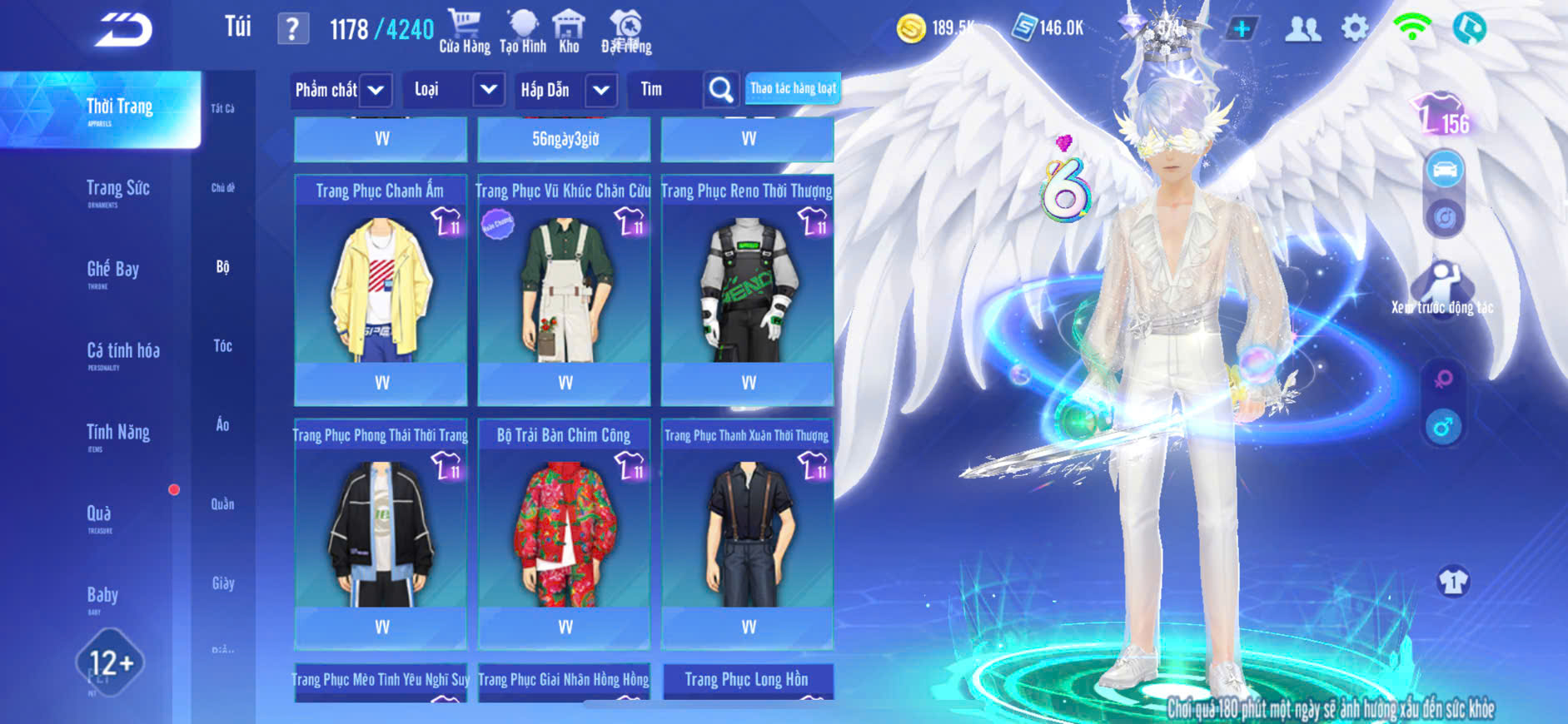Switch to Trang Sức tab
The image size is (1568, 724).
[117, 189]
